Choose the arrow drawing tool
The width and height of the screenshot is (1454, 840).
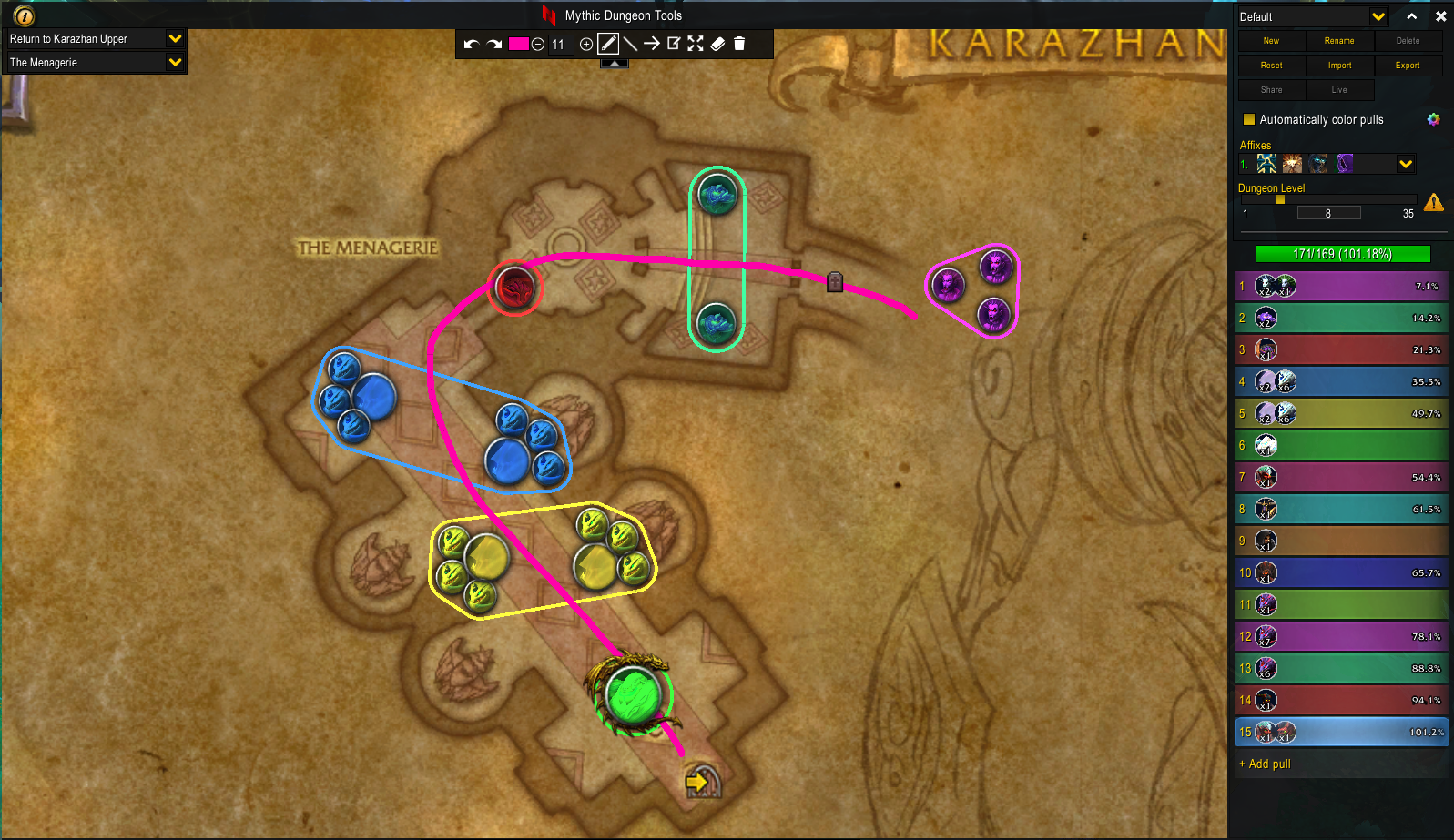point(652,44)
